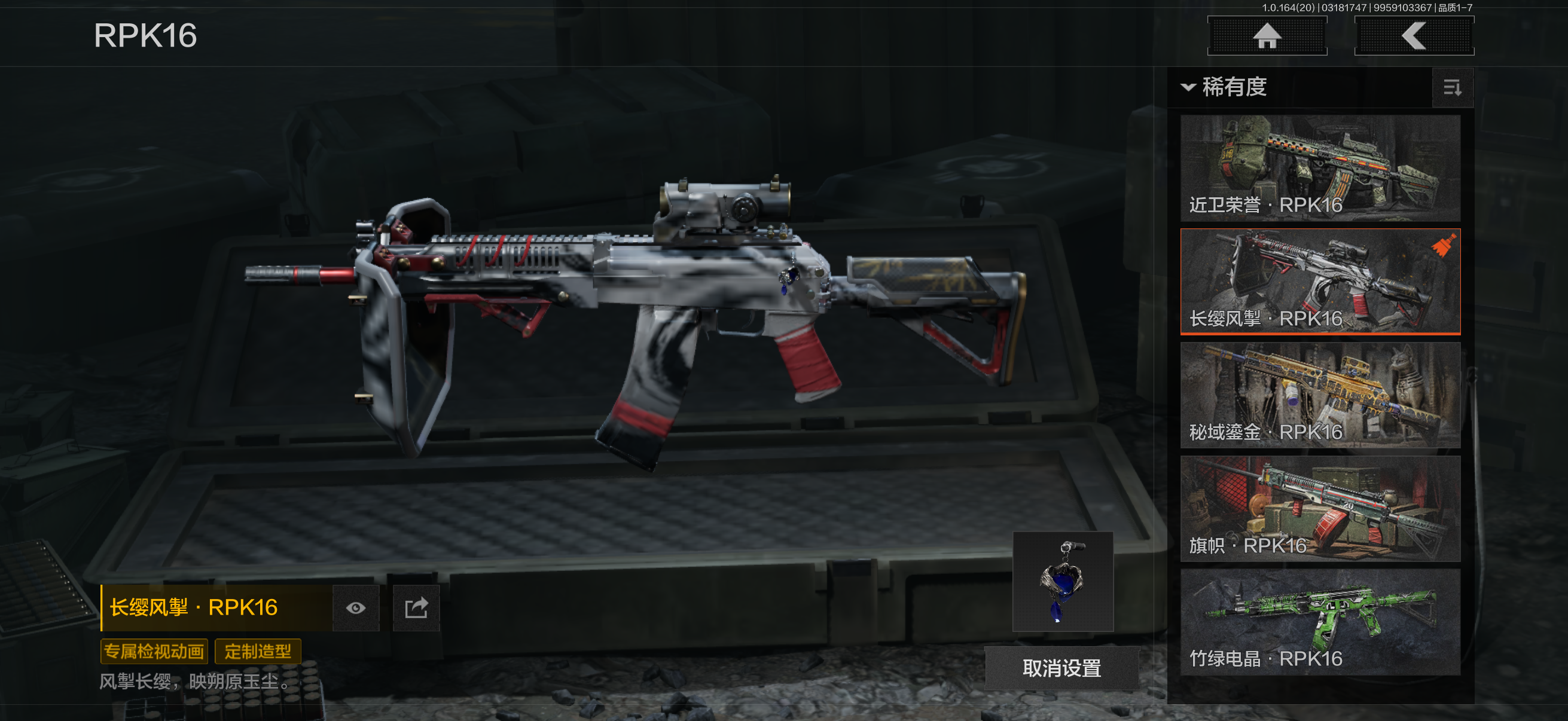This screenshot has height=721, width=1568.
Task: Share the skin via share icon
Action: [416, 608]
